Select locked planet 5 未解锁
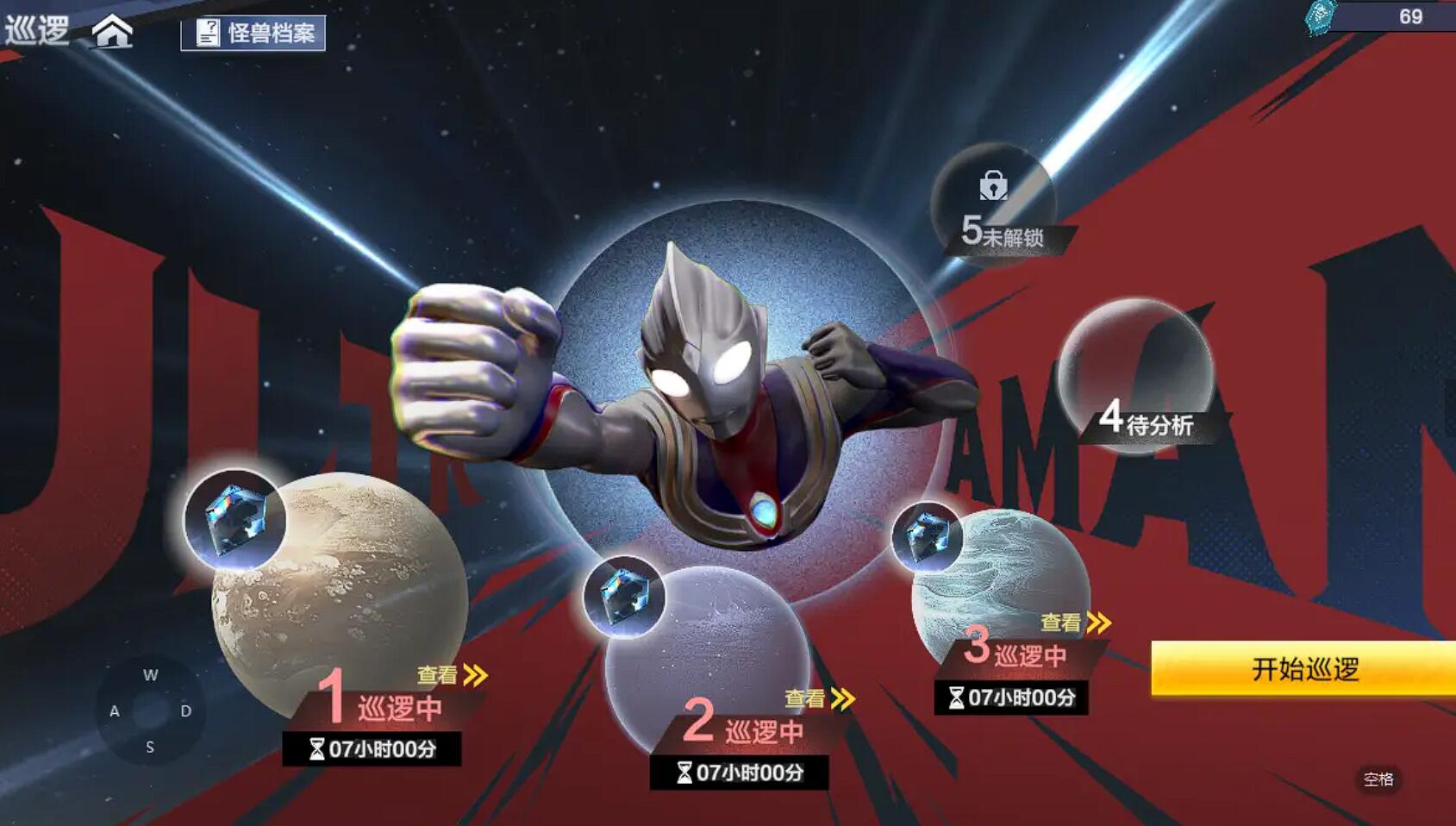Image resolution: width=1456 pixels, height=826 pixels. click(994, 203)
